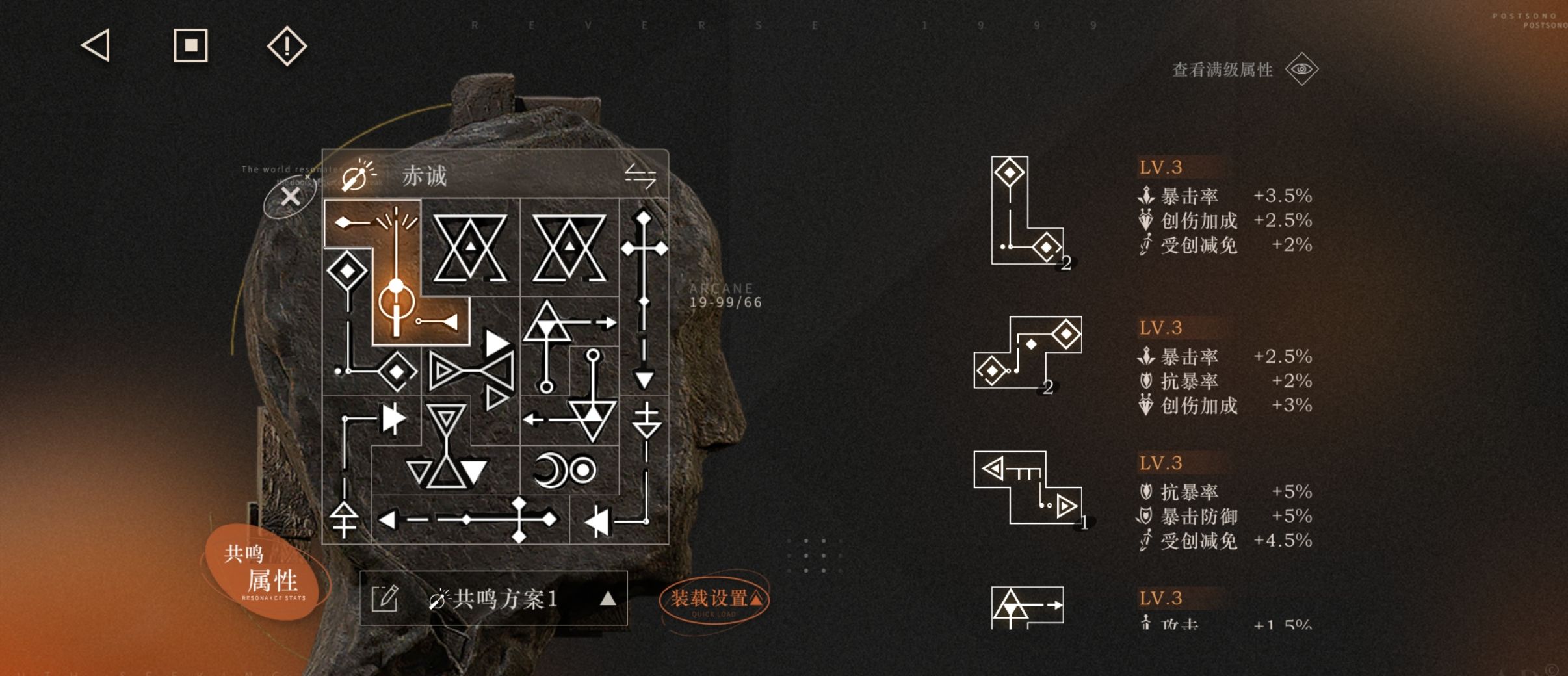Choose the Z-shaped block with 暴击防御 +5%
The image size is (1568, 676).
pyautogui.click(x=1027, y=487)
